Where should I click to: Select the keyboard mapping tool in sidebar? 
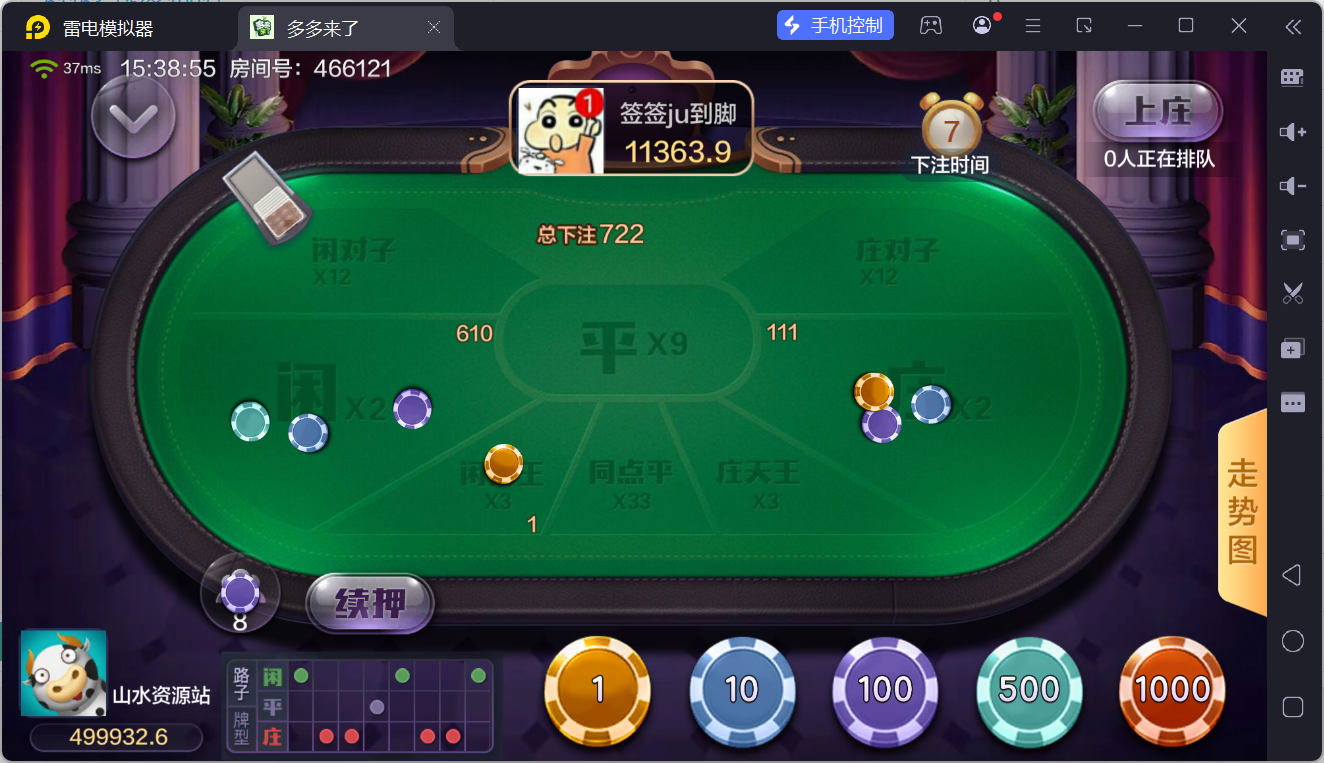tap(1292, 77)
